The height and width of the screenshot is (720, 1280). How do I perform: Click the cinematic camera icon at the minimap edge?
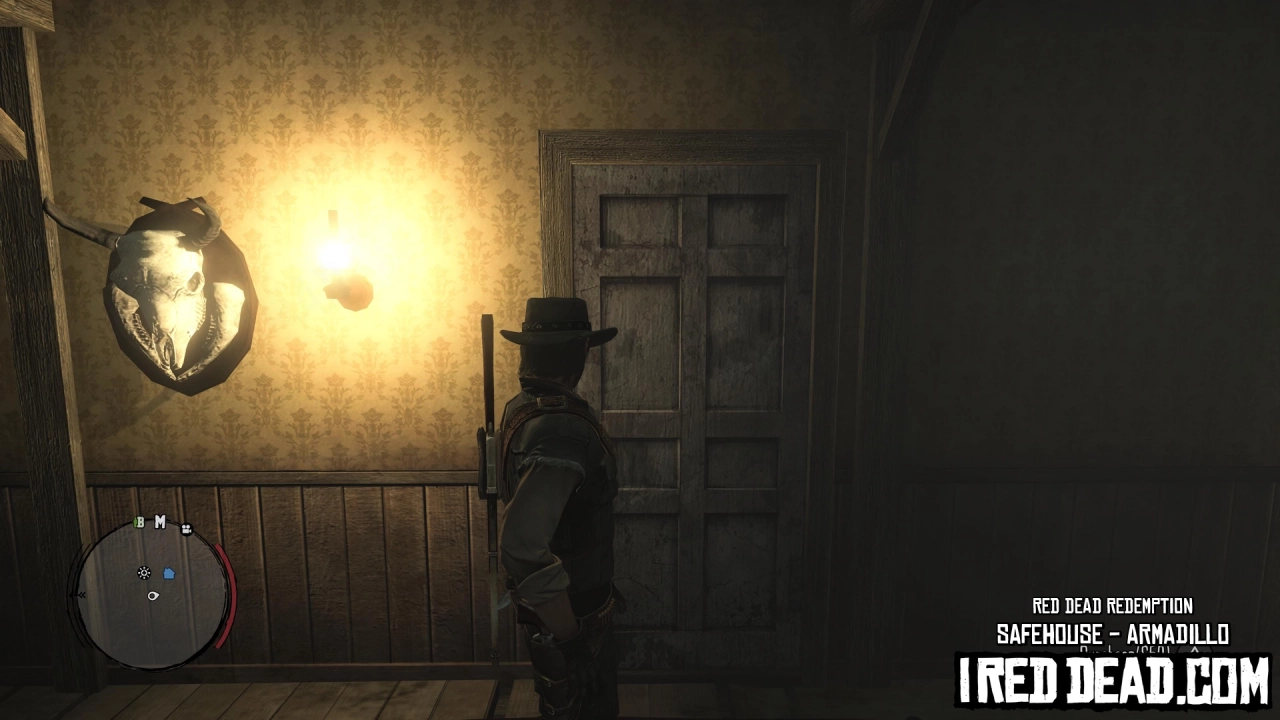pos(186,530)
